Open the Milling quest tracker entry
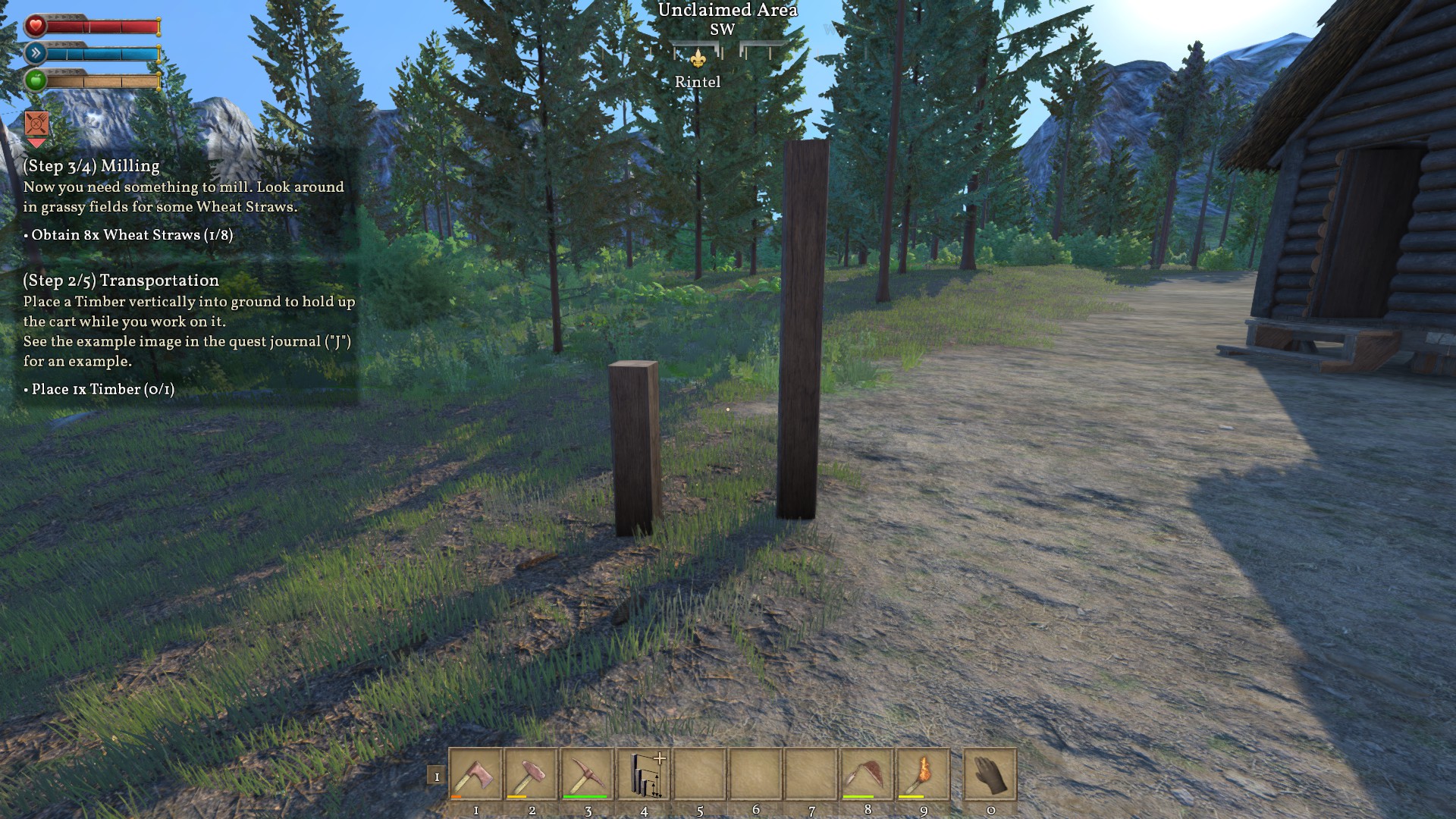Screen dimensions: 1456x819 [x=92, y=166]
